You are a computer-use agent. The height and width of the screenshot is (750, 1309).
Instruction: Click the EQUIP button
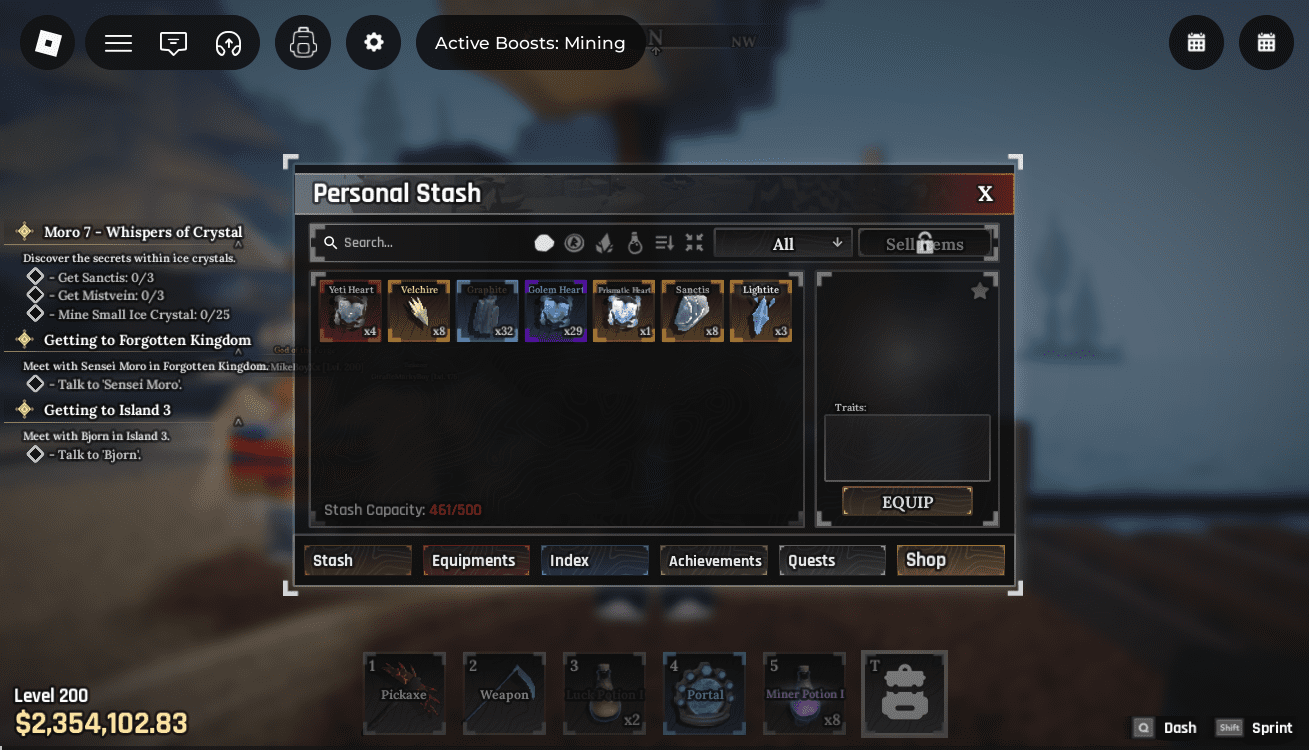[907, 502]
